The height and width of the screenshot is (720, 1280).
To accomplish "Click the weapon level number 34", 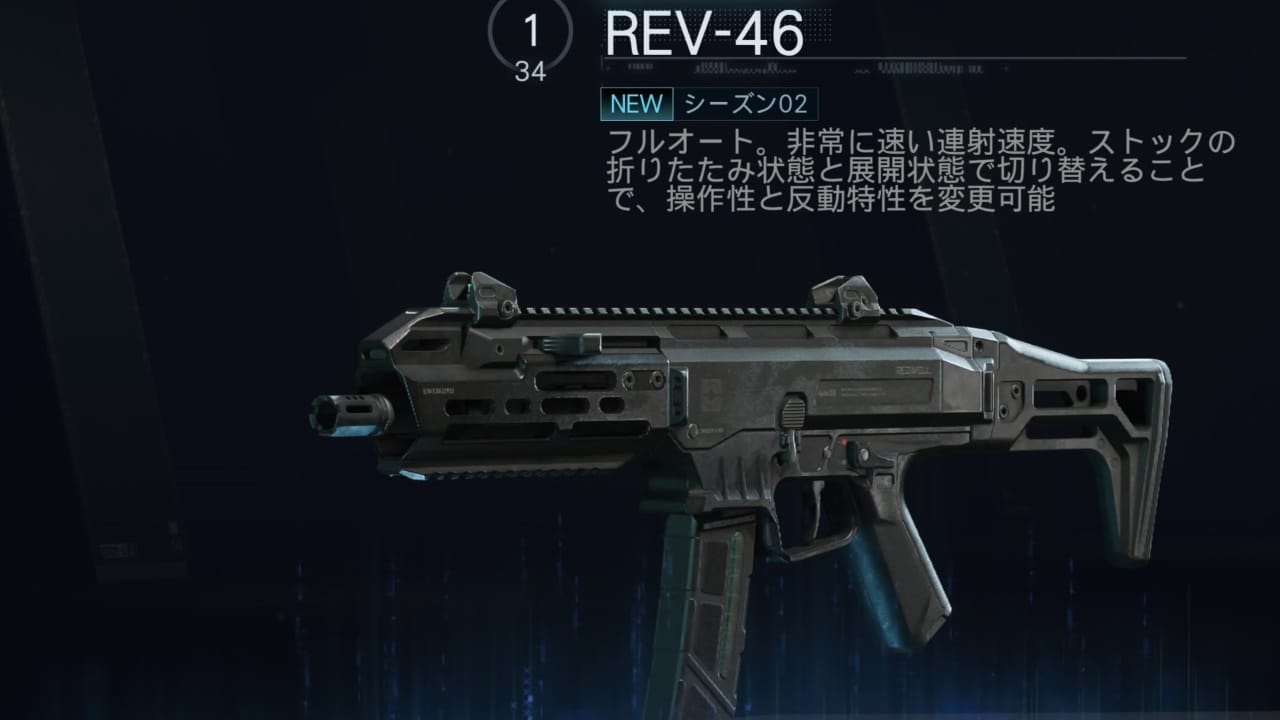I will (531, 72).
